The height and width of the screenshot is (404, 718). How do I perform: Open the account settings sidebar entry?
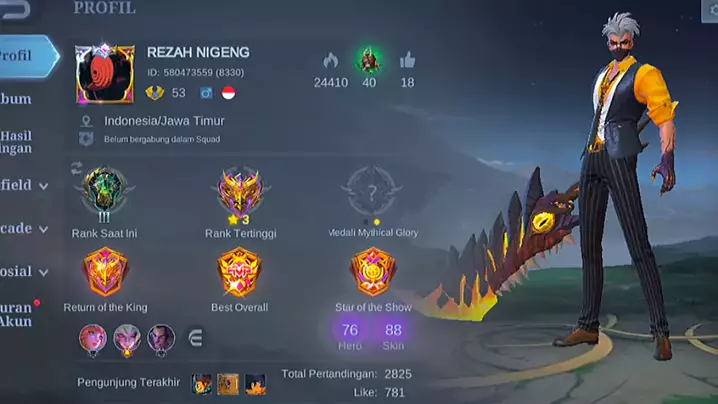pyautogui.click(x=20, y=314)
